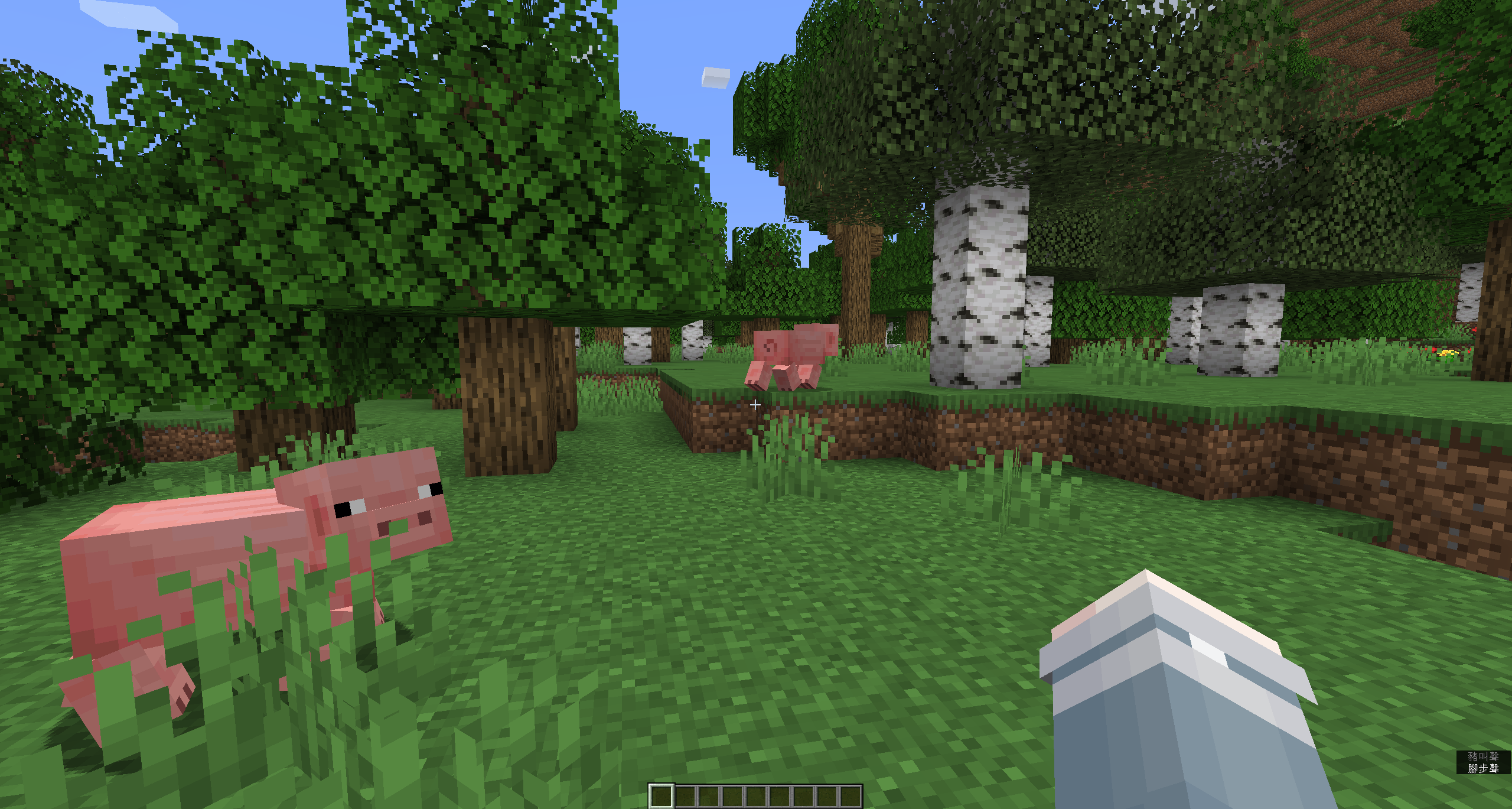The image size is (1512, 809).
Task: Select the second hotbar slot
Action: [x=686, y=798]
